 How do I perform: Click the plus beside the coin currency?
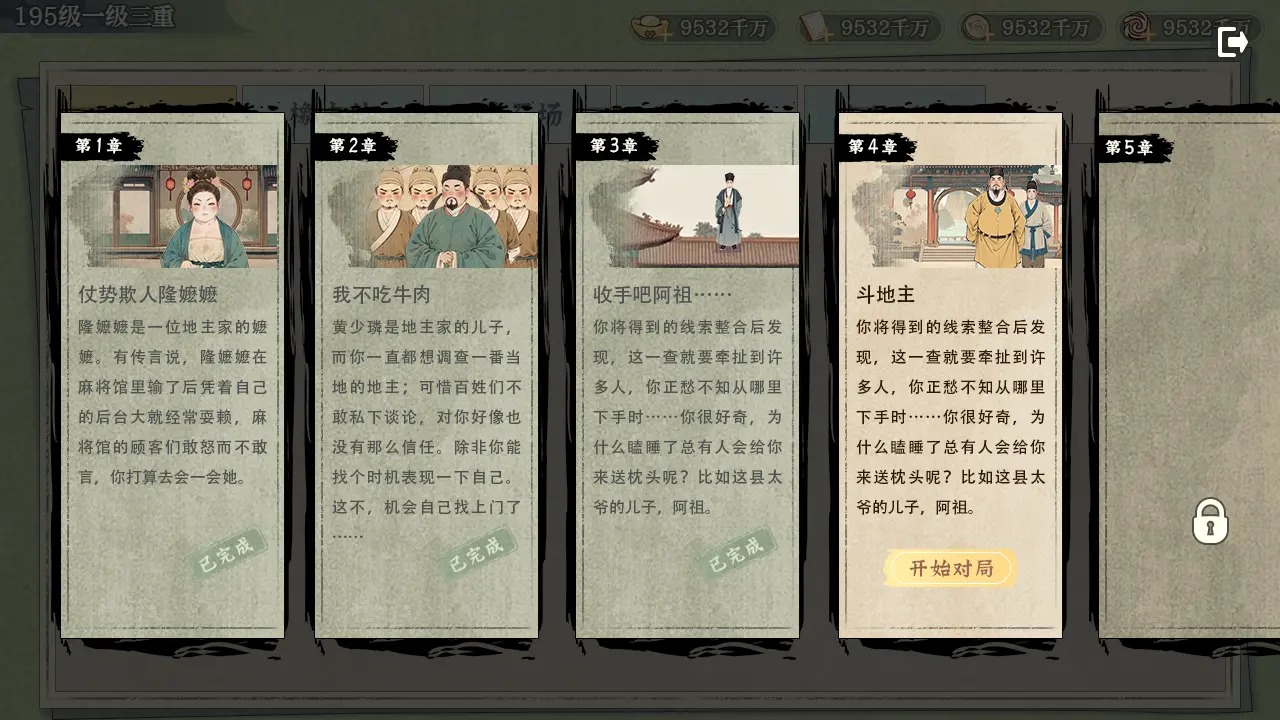pyautogui.click(x=986, y=36)
